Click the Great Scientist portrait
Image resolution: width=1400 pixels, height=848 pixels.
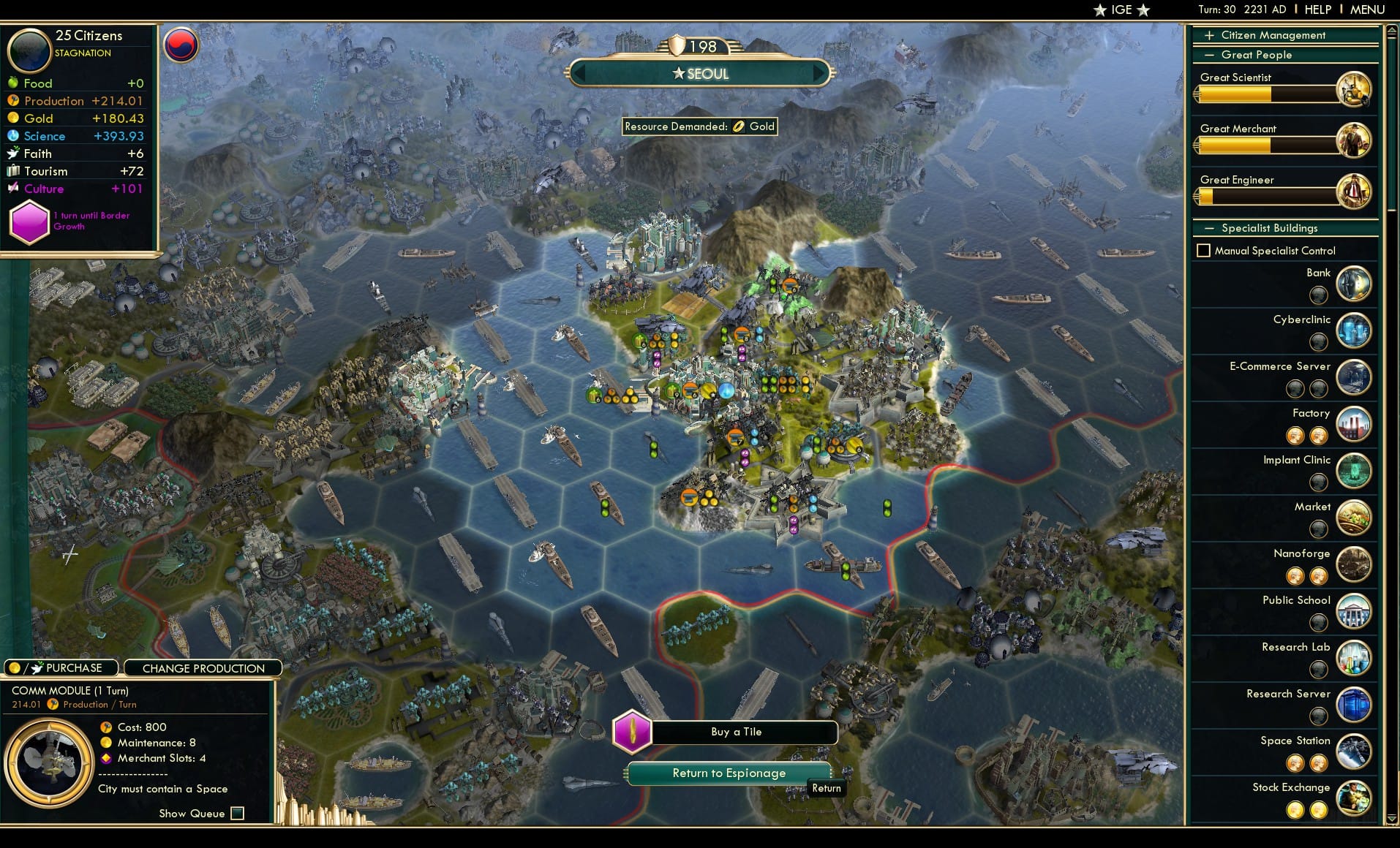pos(1354,88)
